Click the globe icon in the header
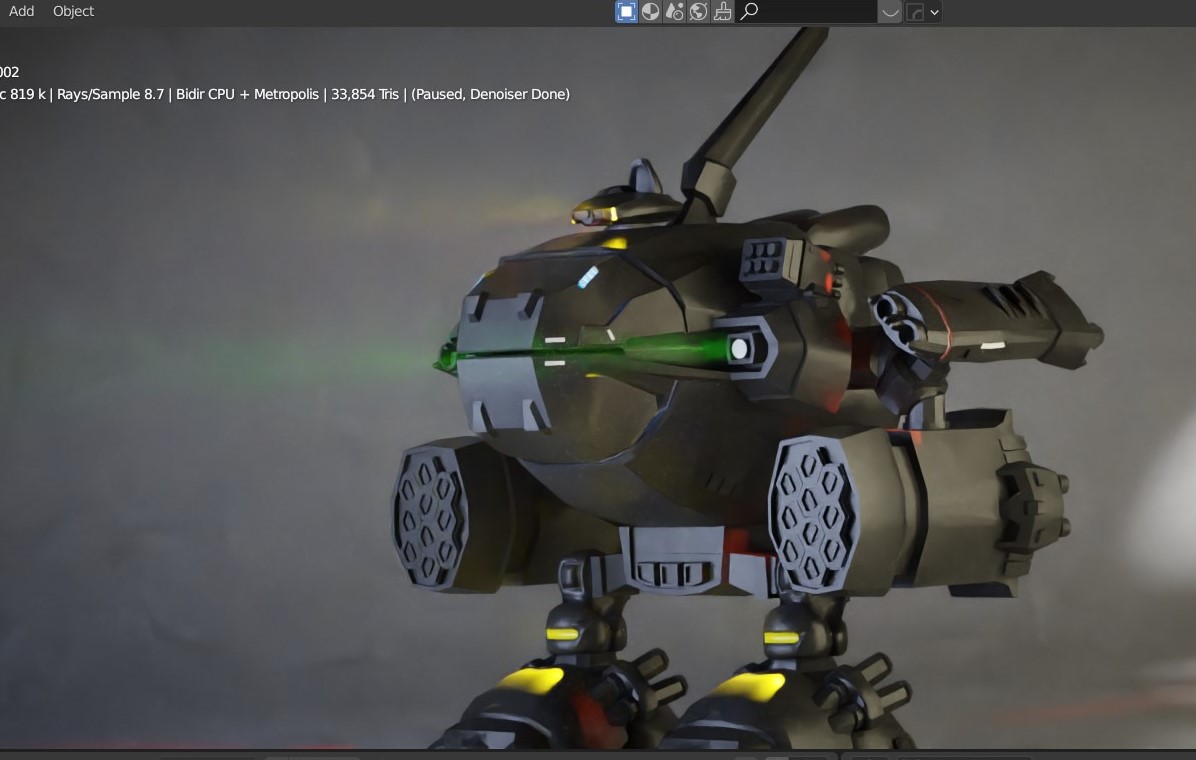Image resolution: width=1196 pixels, height=760 pixels. coord(698,12)
